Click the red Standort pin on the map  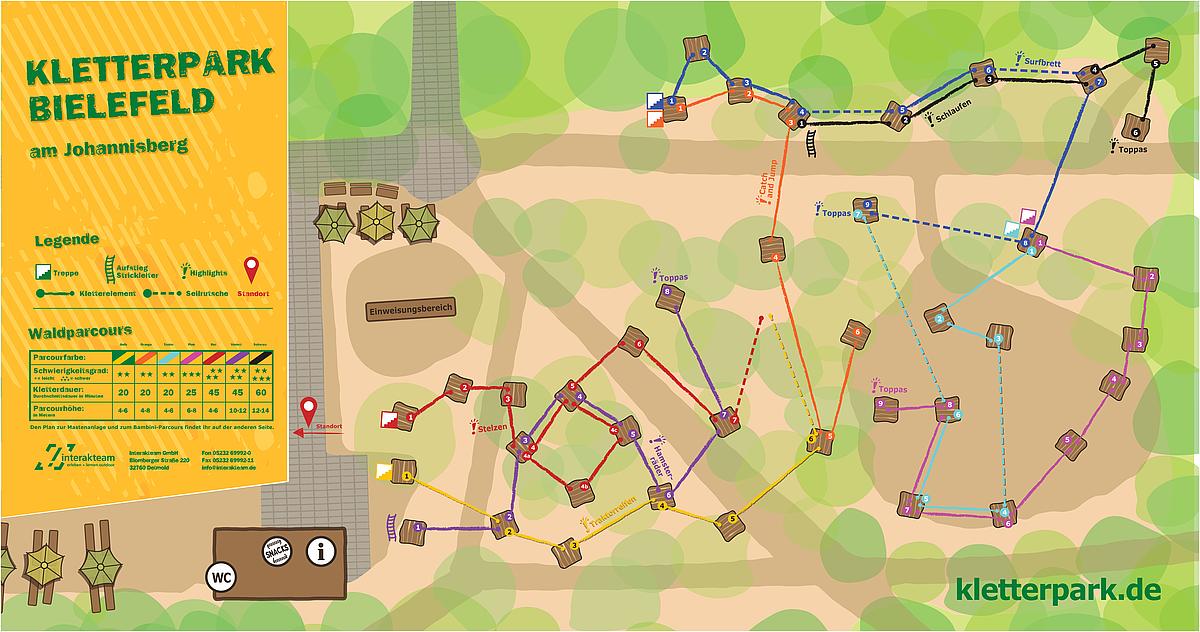[x=309, y=410]
